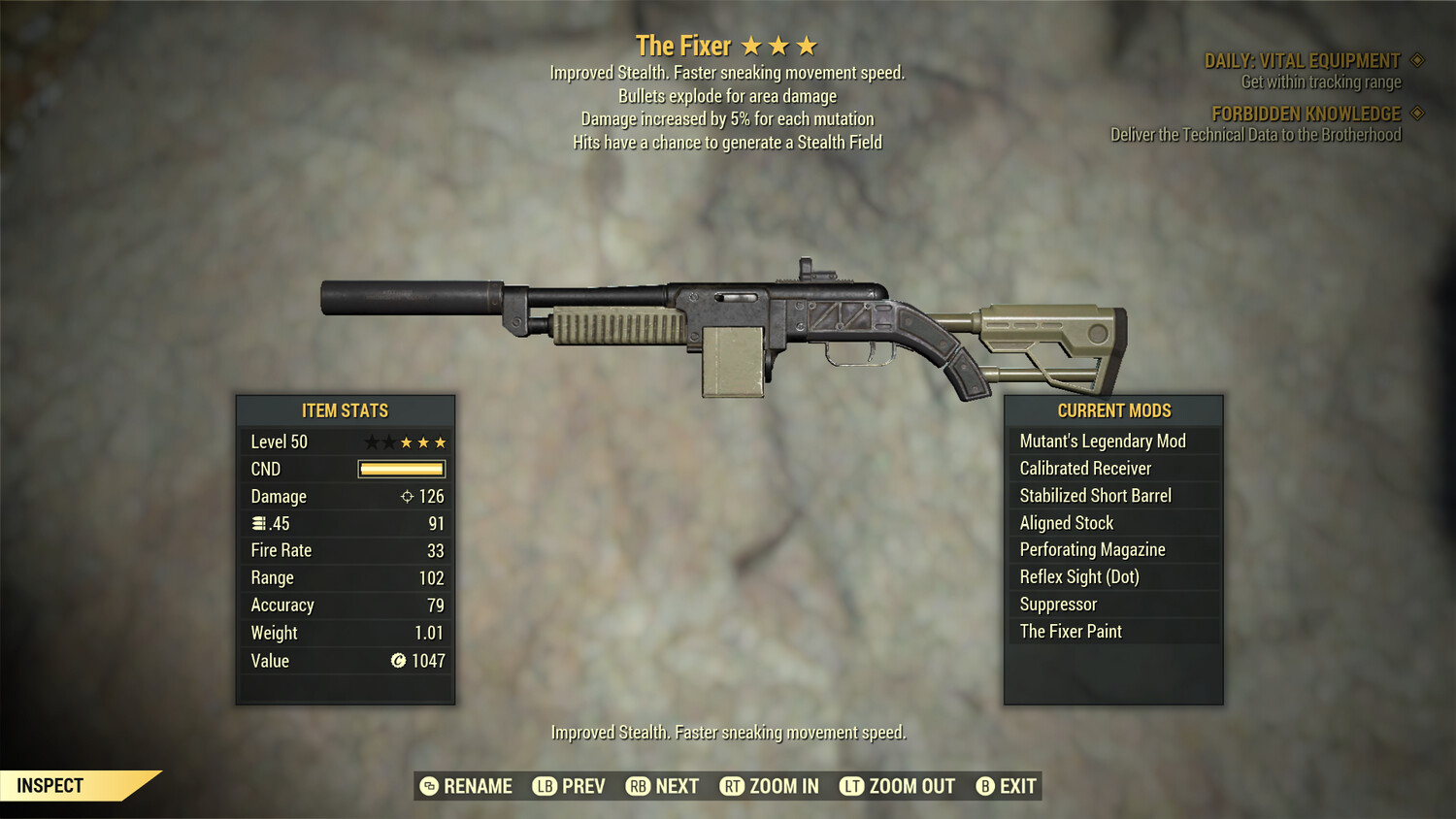Expand the Daily: Vital Equipment quest entry

click(x=1300, y=59)
